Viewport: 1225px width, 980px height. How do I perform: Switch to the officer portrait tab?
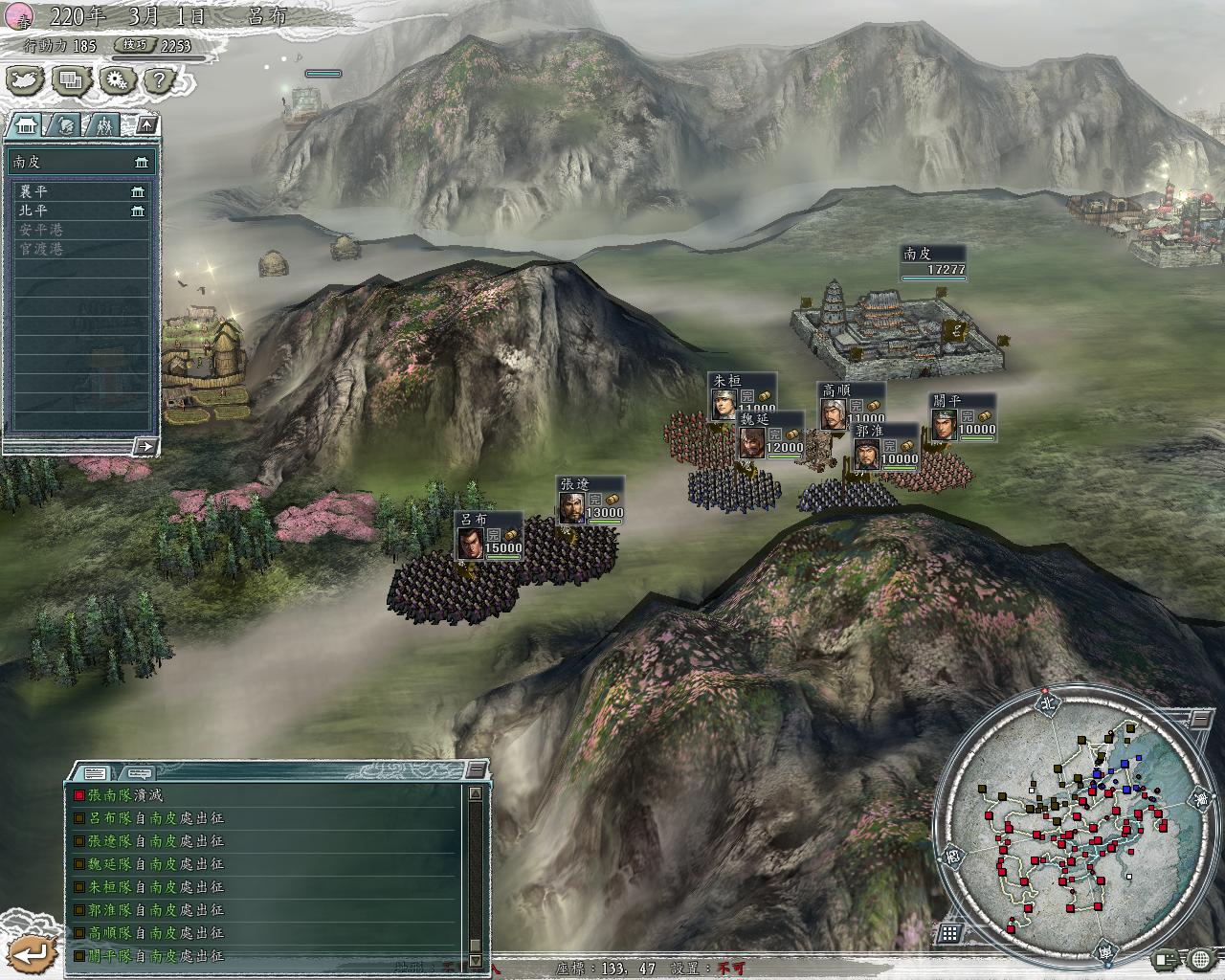tap(65, 124)
